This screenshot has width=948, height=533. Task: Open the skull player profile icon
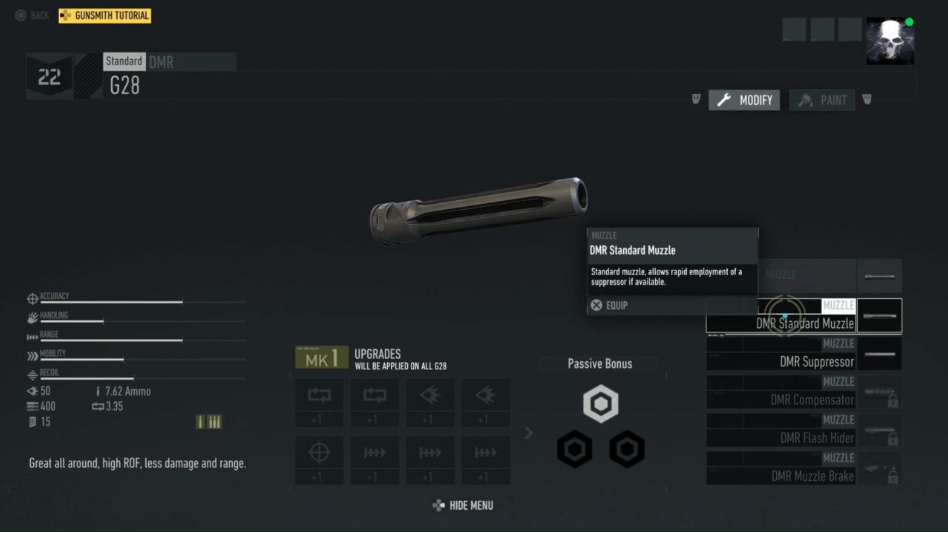pos(889,41)
